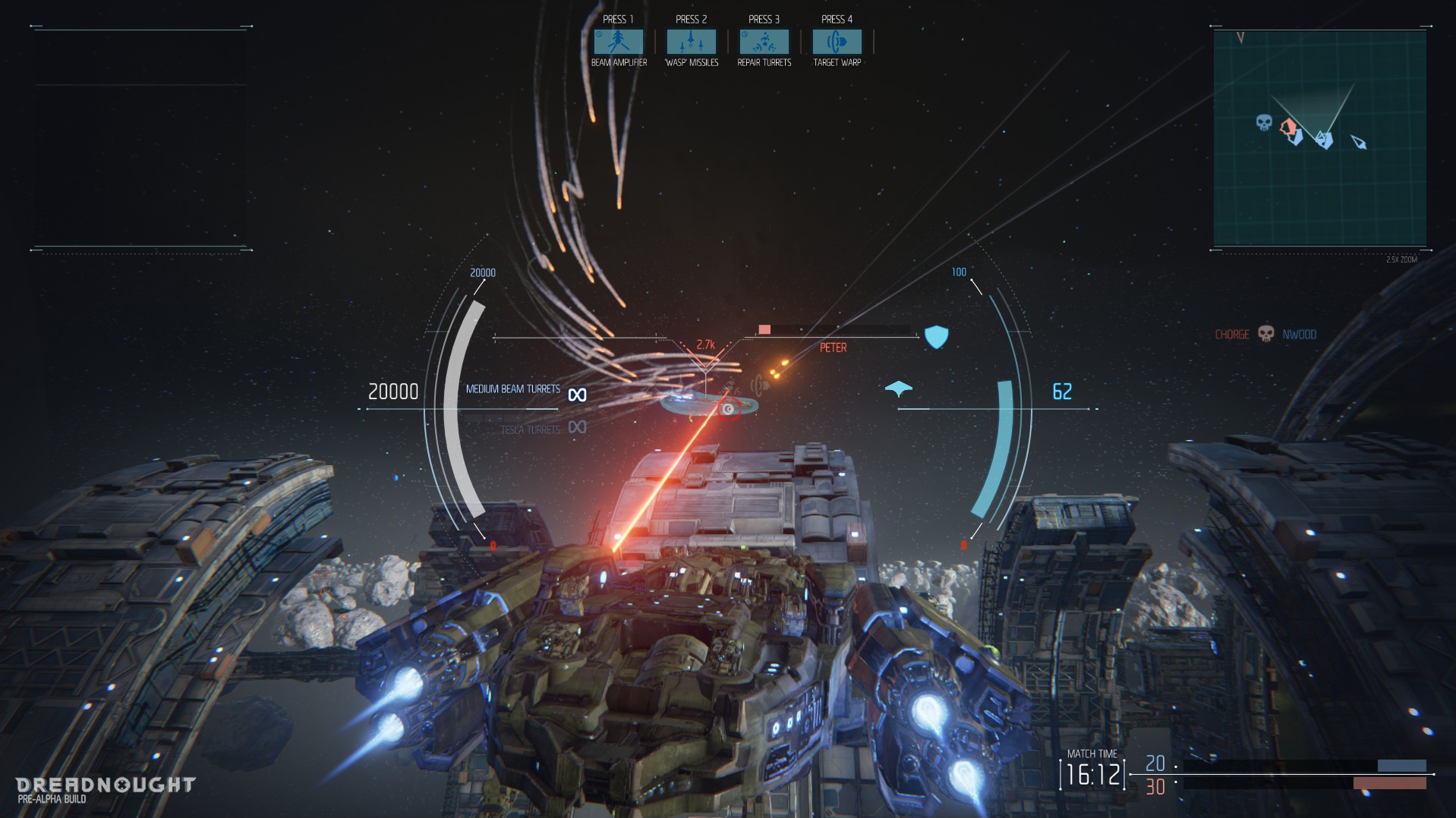Click Peter's red health bar

[x=763, y=329]
